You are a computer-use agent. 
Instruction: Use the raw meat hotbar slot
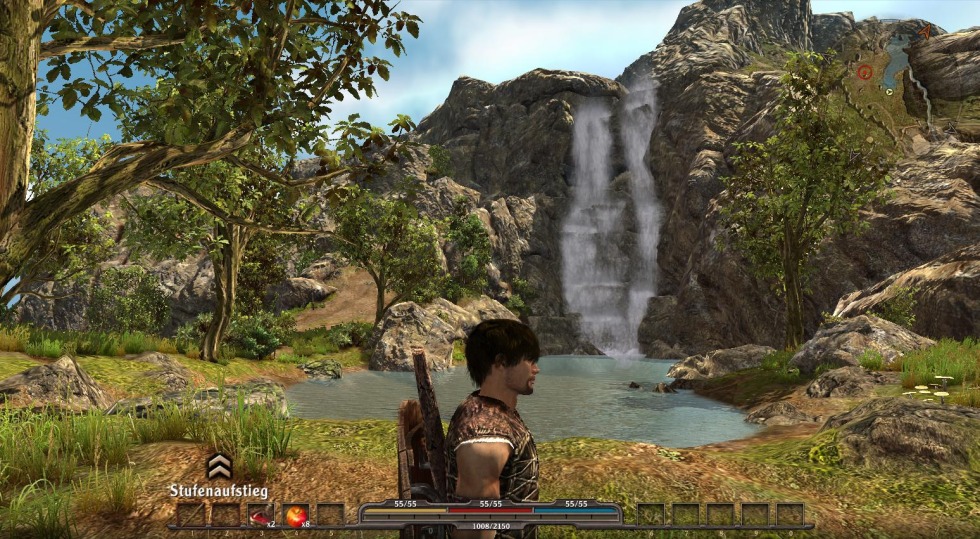pos(260,515)
